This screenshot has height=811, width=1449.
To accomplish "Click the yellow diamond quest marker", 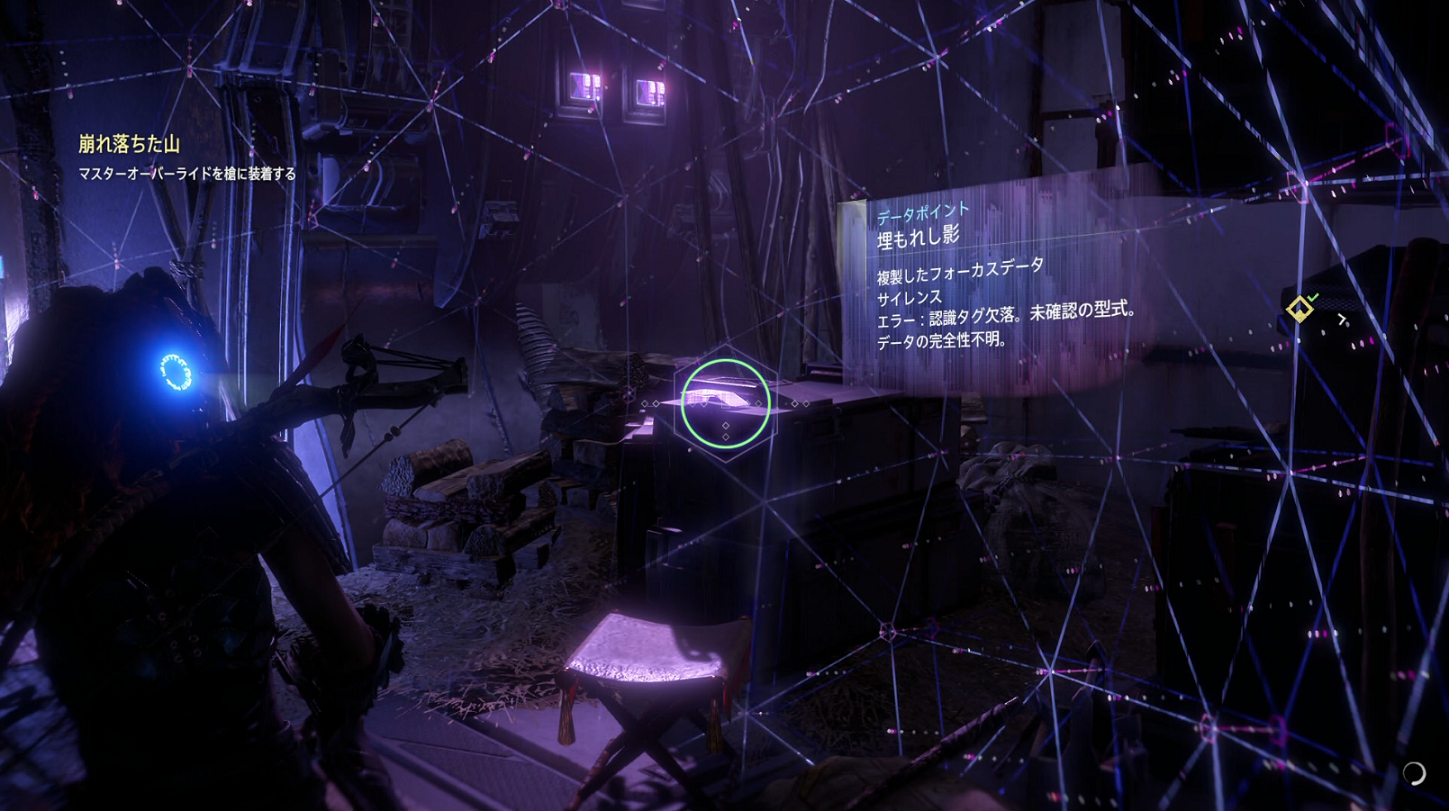I will 1299,309.
